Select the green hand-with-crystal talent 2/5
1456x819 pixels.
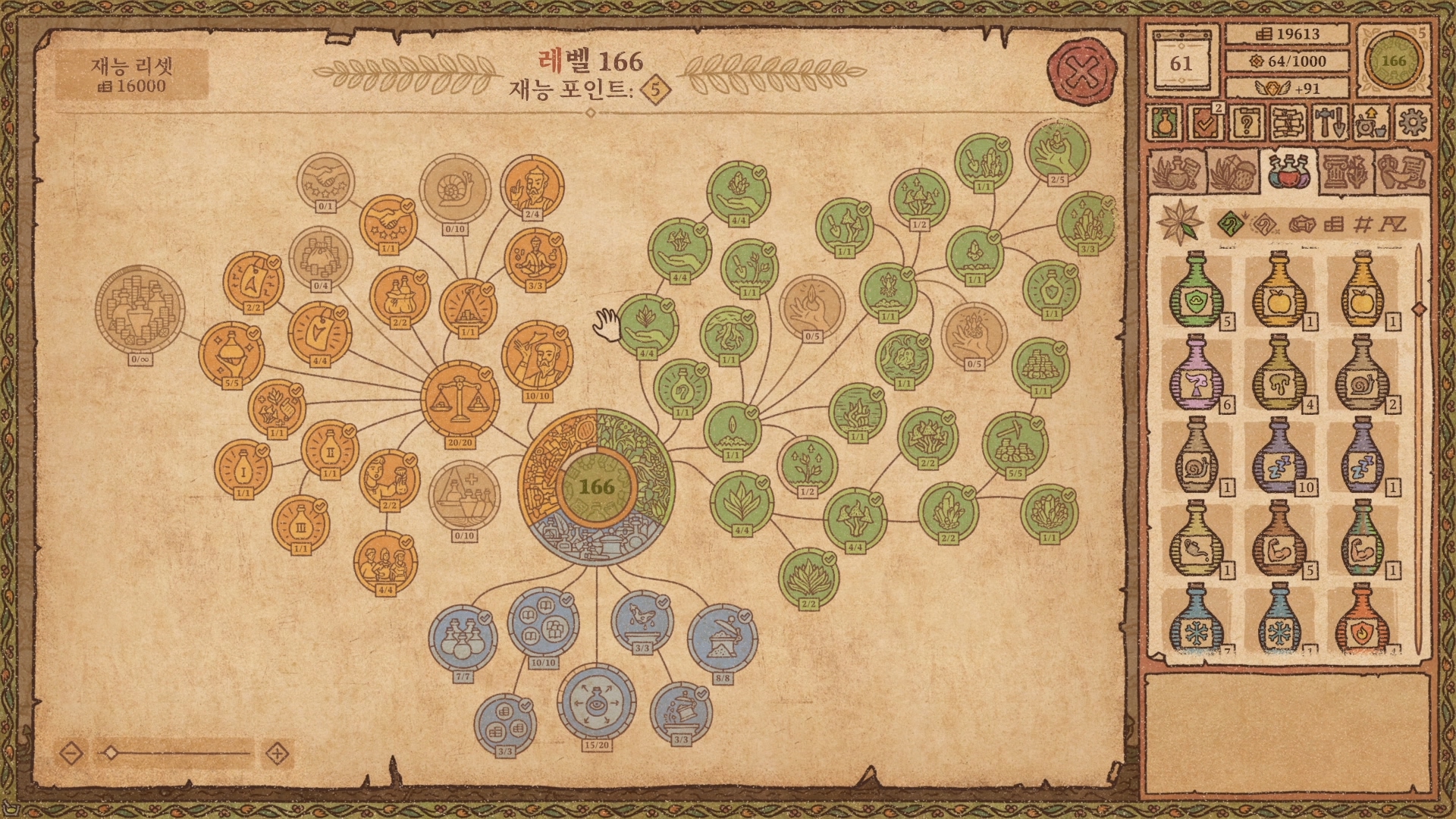pos(1056,150)
